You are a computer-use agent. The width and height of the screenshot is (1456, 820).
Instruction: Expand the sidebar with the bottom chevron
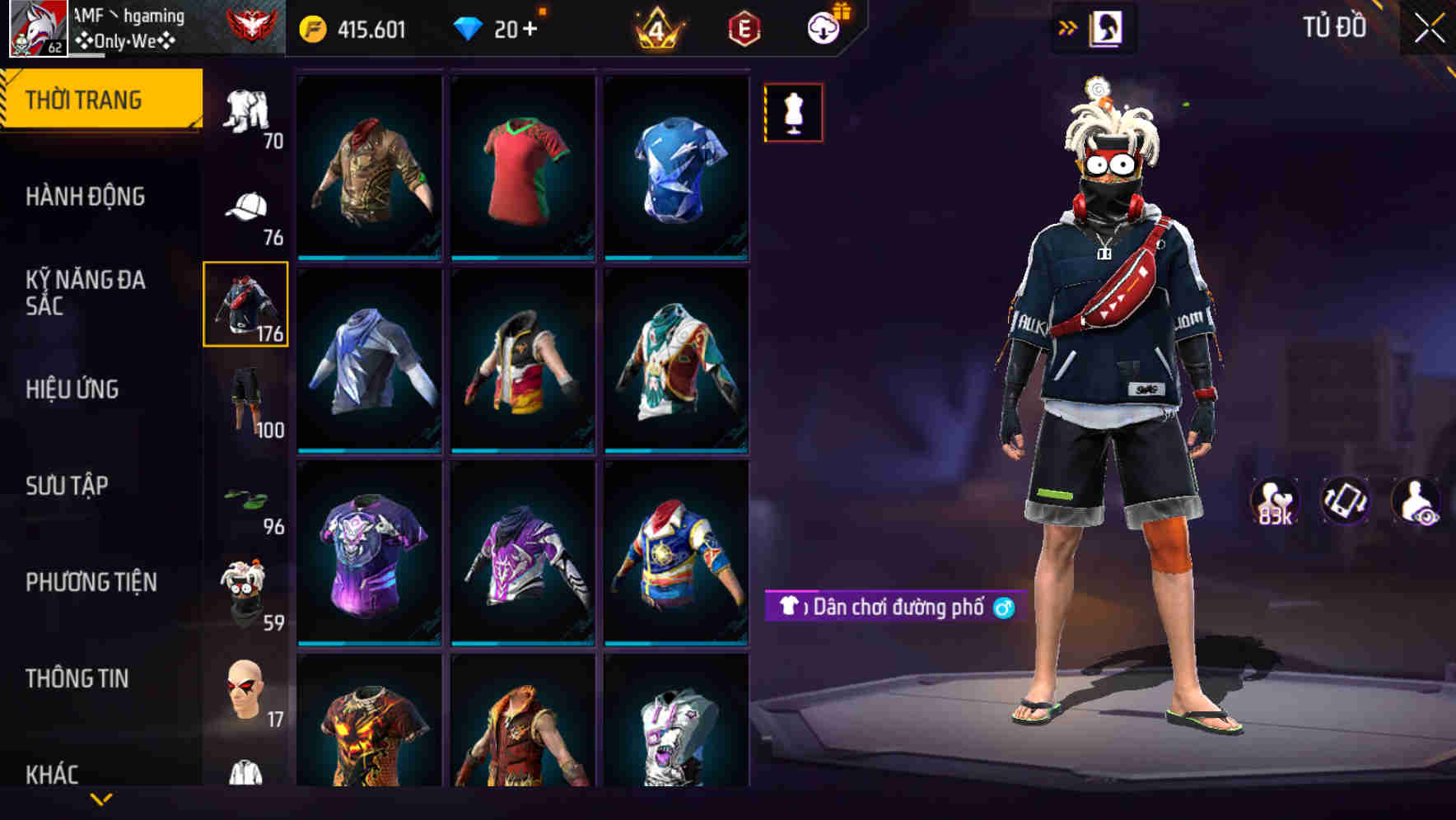point(101,800)
